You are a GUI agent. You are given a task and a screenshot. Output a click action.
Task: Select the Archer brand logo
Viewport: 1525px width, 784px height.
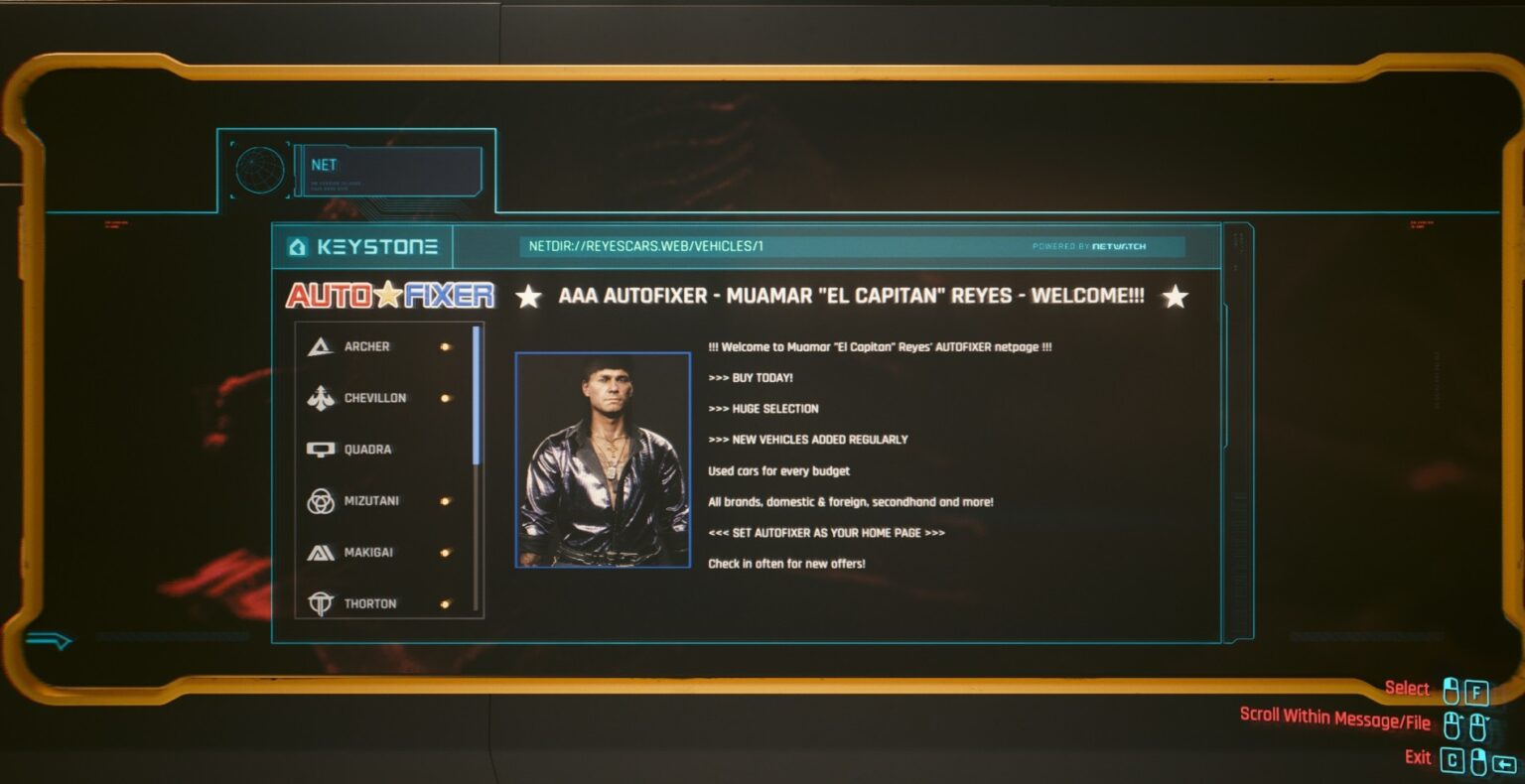pyautogui.click(x=320, y=345)
